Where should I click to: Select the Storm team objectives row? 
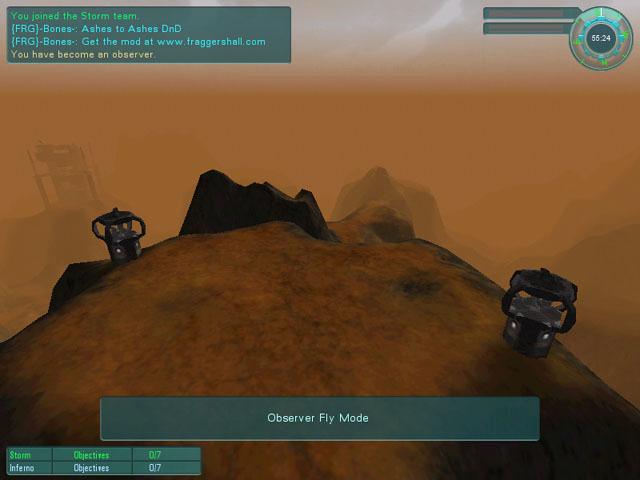click(104, 455)
